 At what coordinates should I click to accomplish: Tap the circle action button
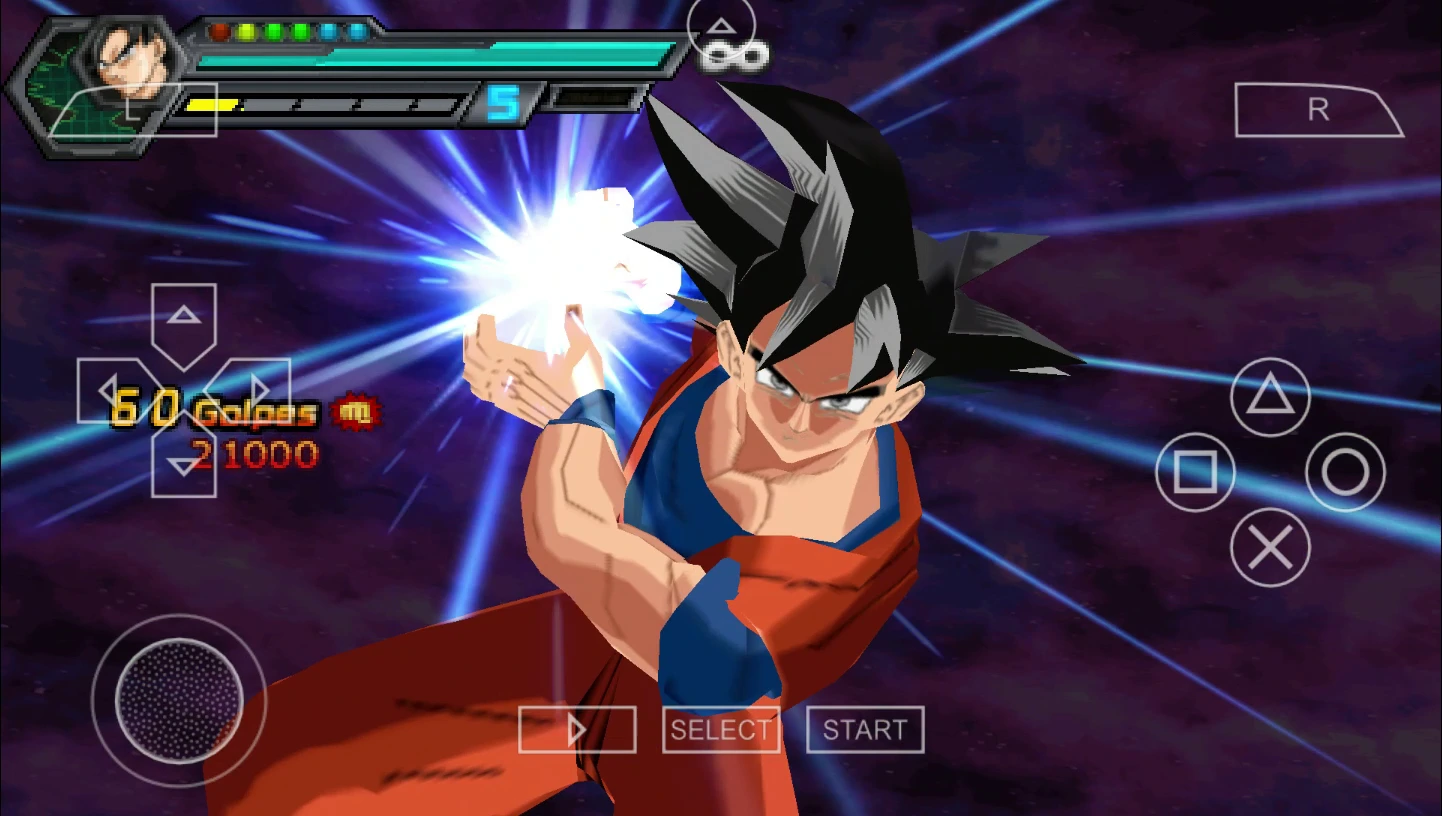click(x=1345, y=472)
